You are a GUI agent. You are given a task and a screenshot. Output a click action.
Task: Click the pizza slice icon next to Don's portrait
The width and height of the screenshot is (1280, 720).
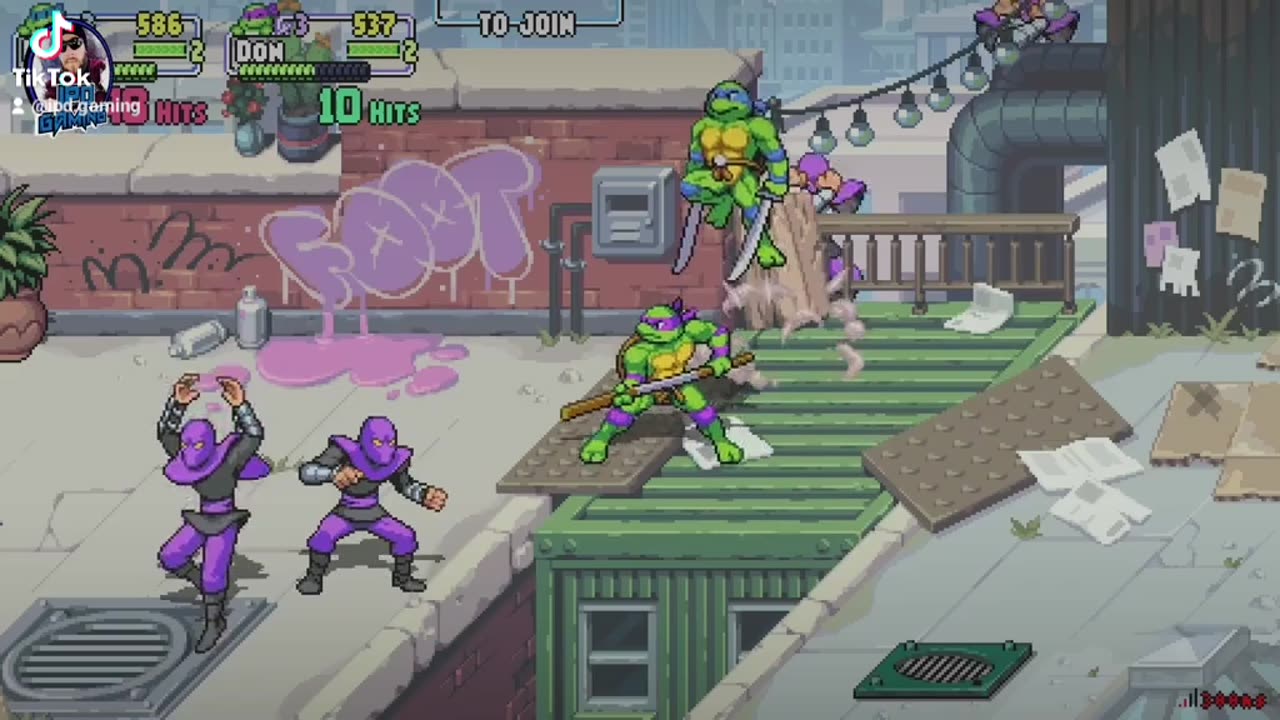click(x=282, y=25)
